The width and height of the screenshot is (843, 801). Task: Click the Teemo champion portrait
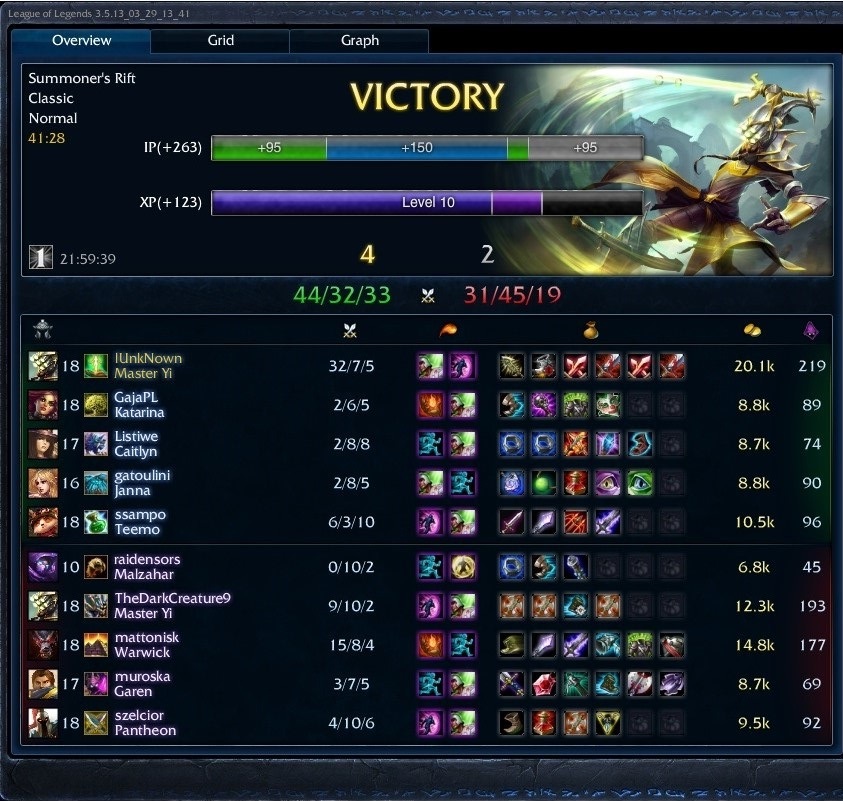click(x=42, y=522)
